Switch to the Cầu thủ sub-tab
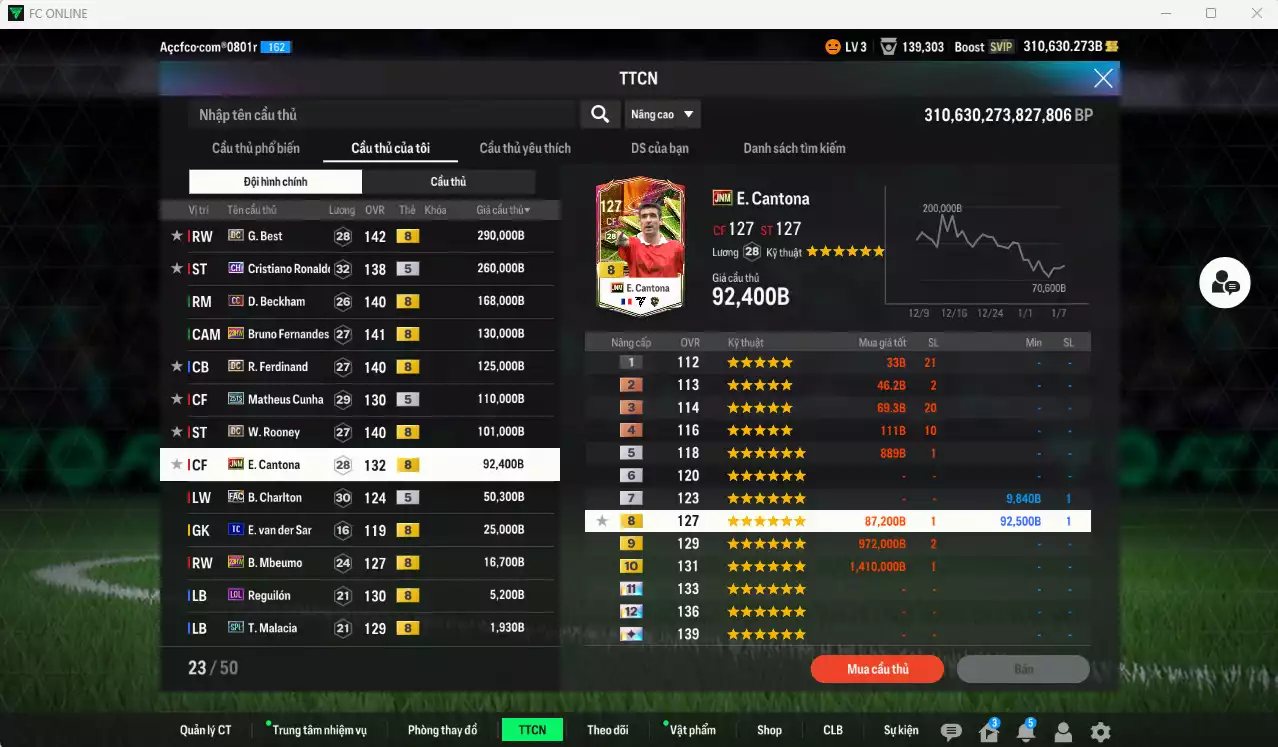The height and width of the screenshot is (747, 1278). 448,181
